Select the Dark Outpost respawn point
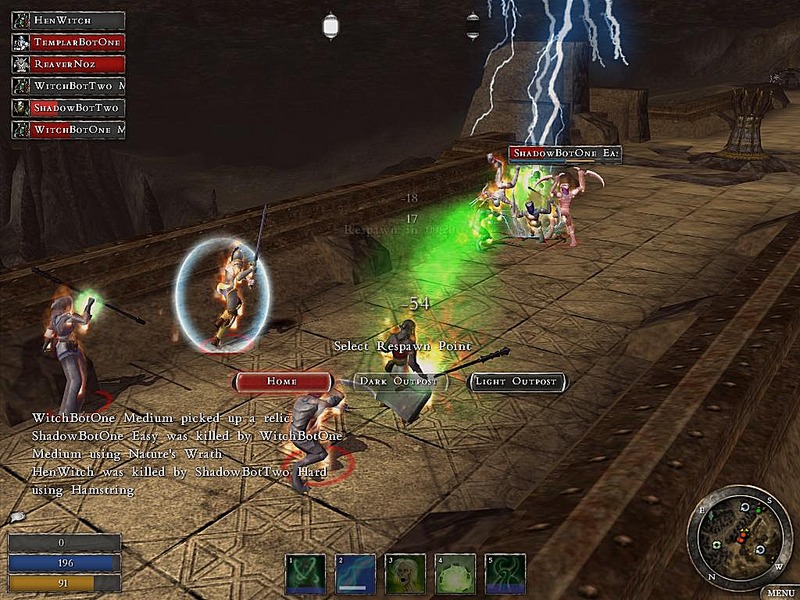This screenshot has width=800, height=600. (x=396, y=382)
